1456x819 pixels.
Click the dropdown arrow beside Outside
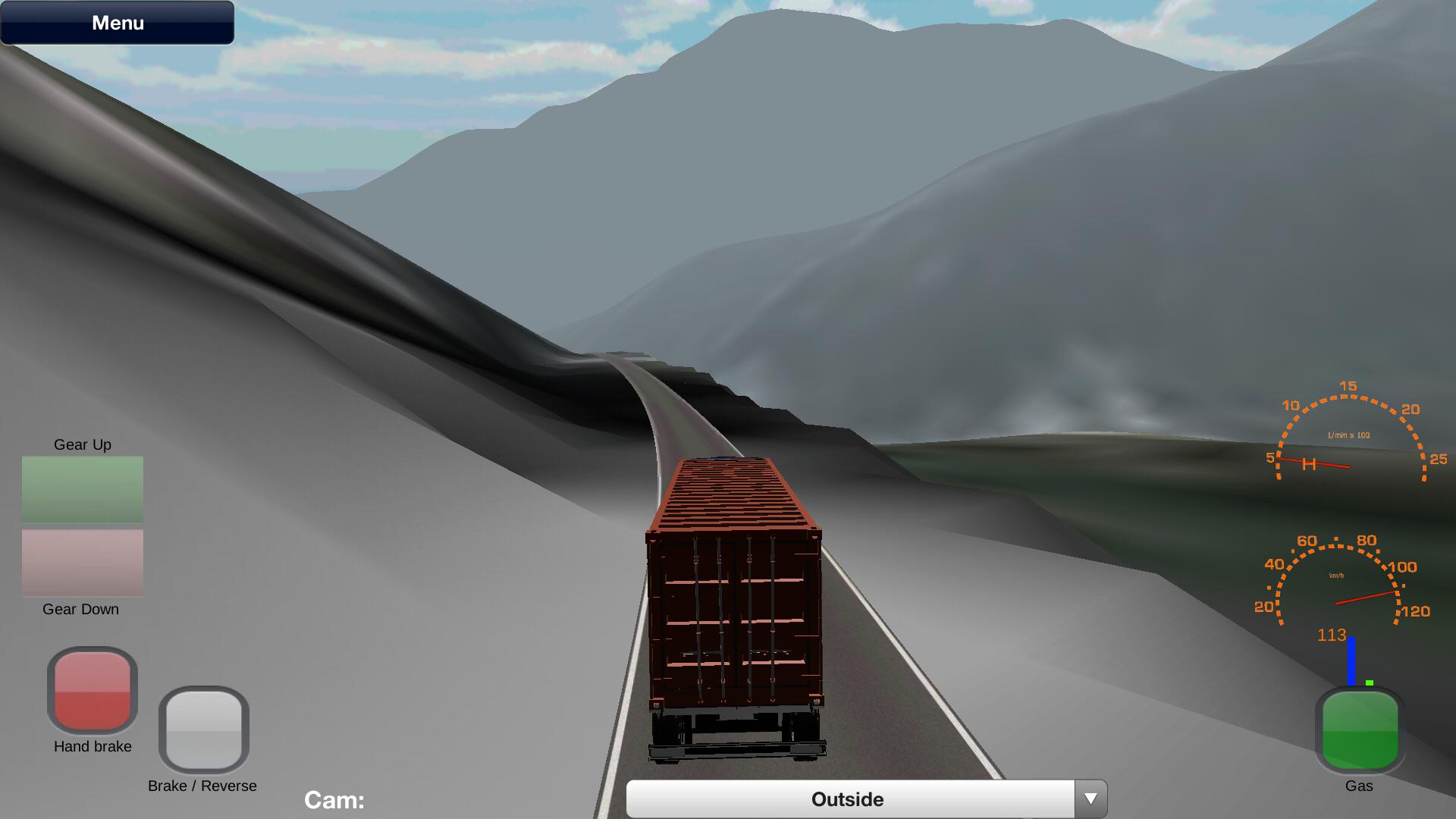coord(1092,798)
